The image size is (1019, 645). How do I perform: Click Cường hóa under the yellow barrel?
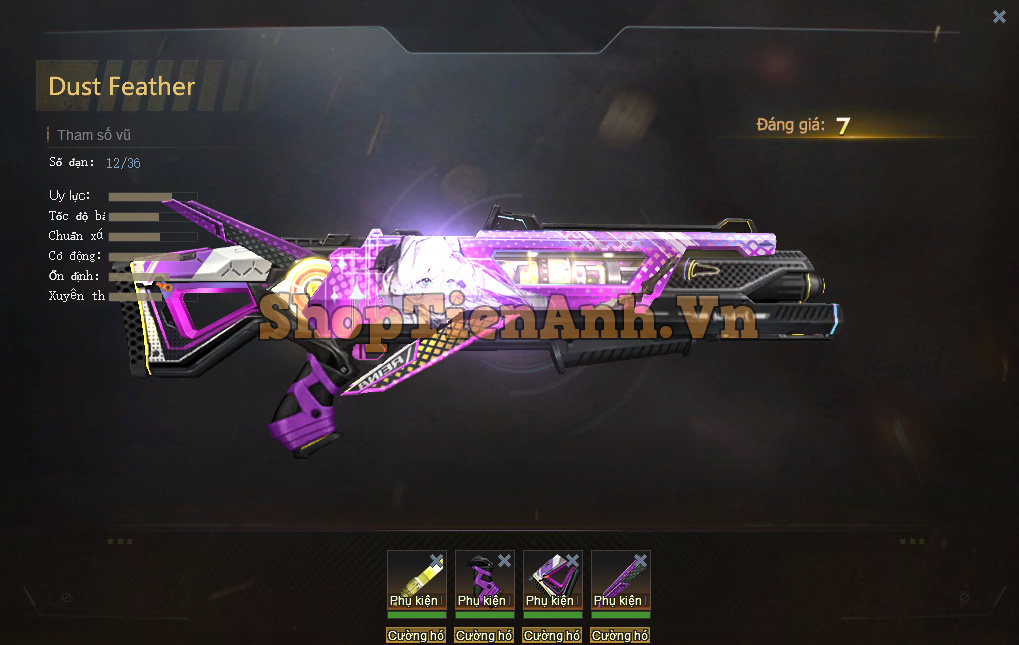pos(416,636)
